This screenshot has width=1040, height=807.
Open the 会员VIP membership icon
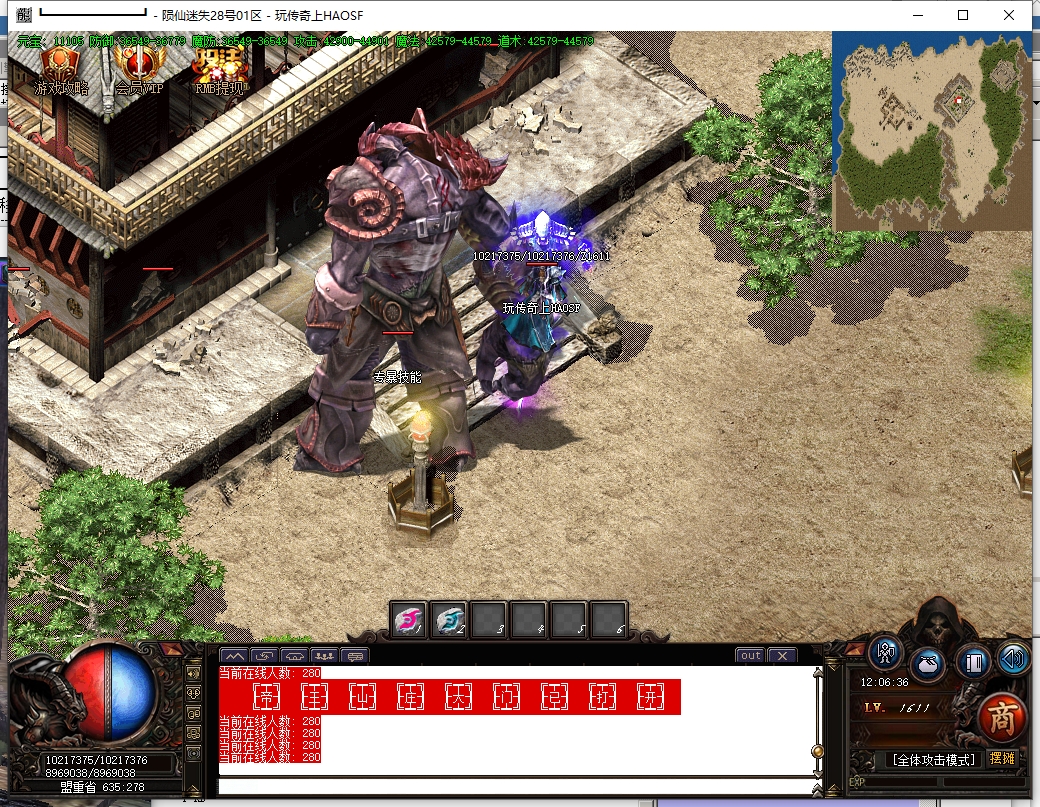[x=138, y=71]
